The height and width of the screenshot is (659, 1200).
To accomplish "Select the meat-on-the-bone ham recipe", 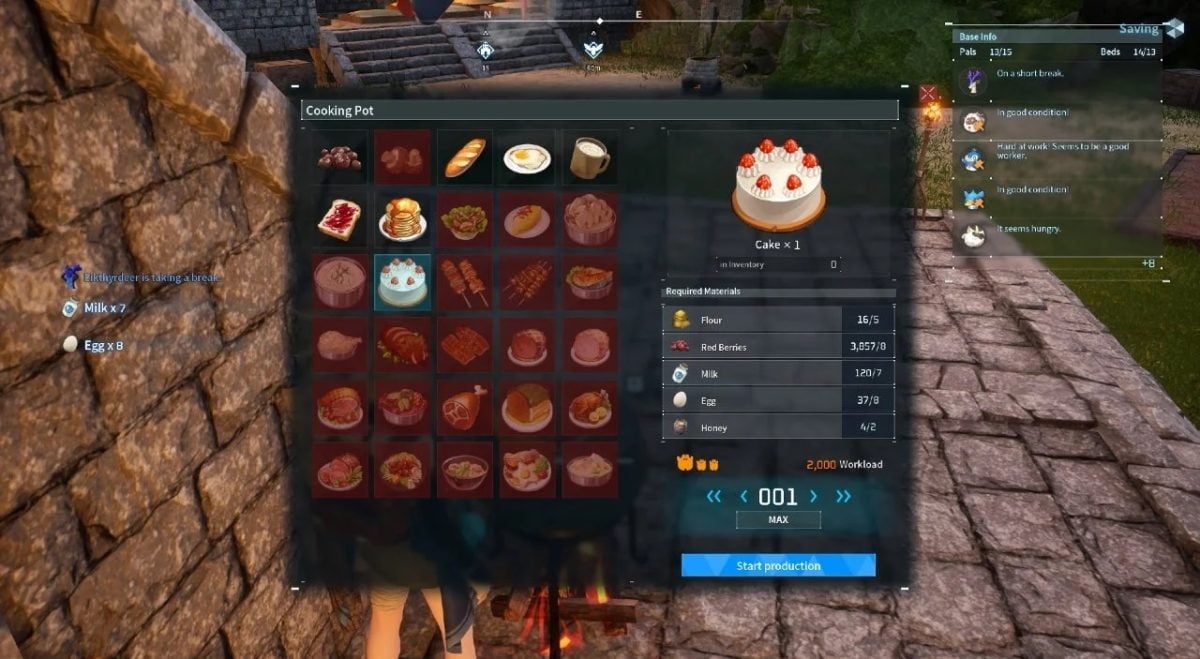I will point(465,407).
